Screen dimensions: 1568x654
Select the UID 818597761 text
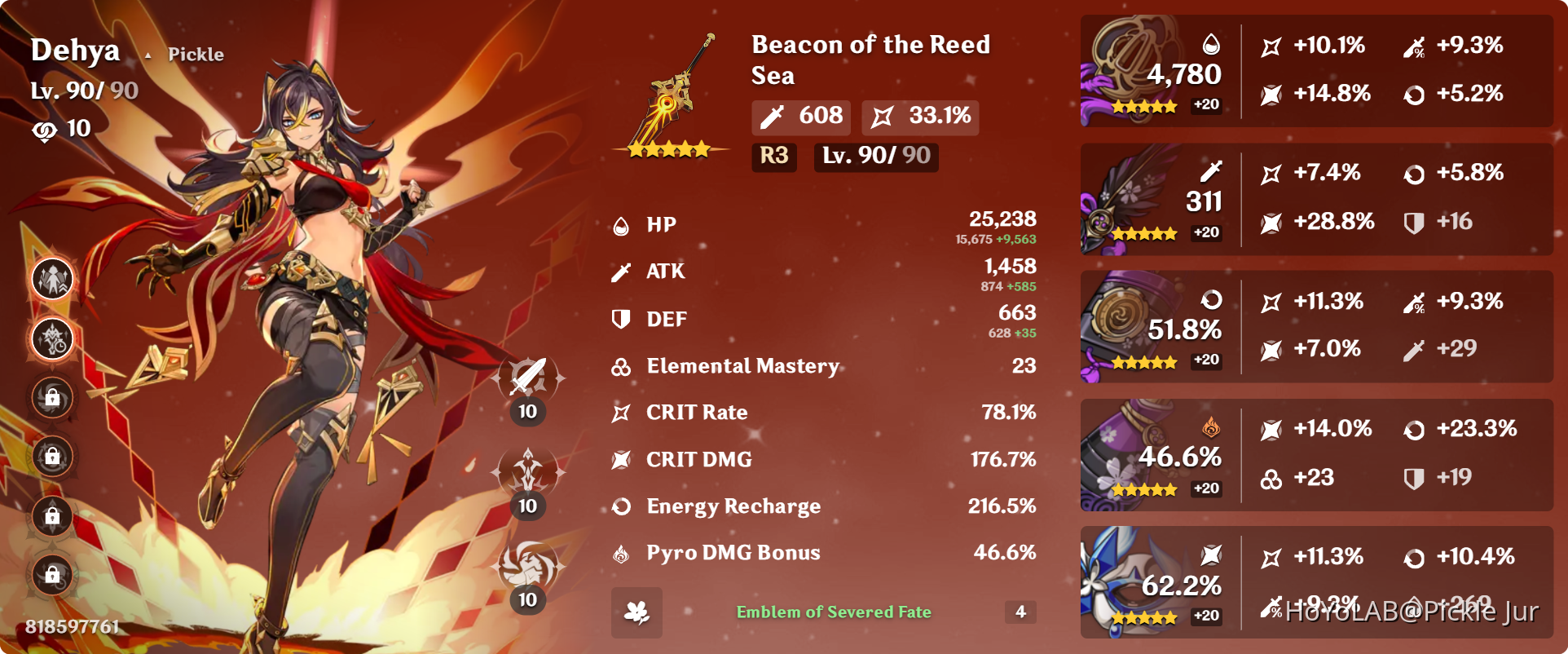click(71, 629)
